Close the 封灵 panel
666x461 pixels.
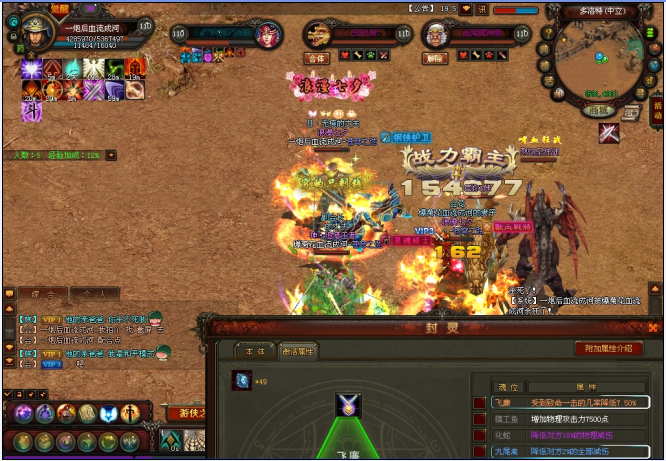[655, 327]
